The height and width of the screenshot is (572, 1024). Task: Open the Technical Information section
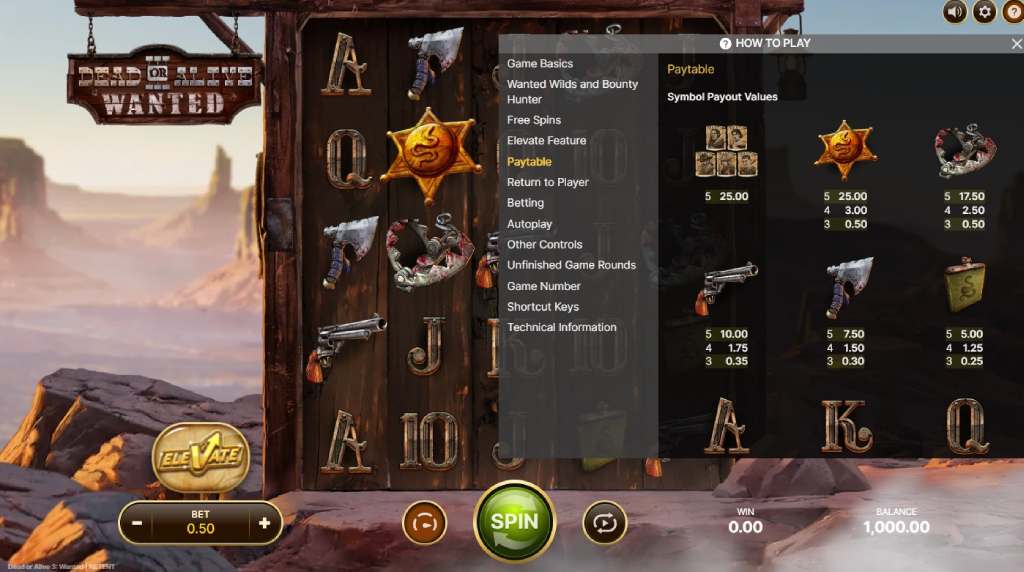562,327
